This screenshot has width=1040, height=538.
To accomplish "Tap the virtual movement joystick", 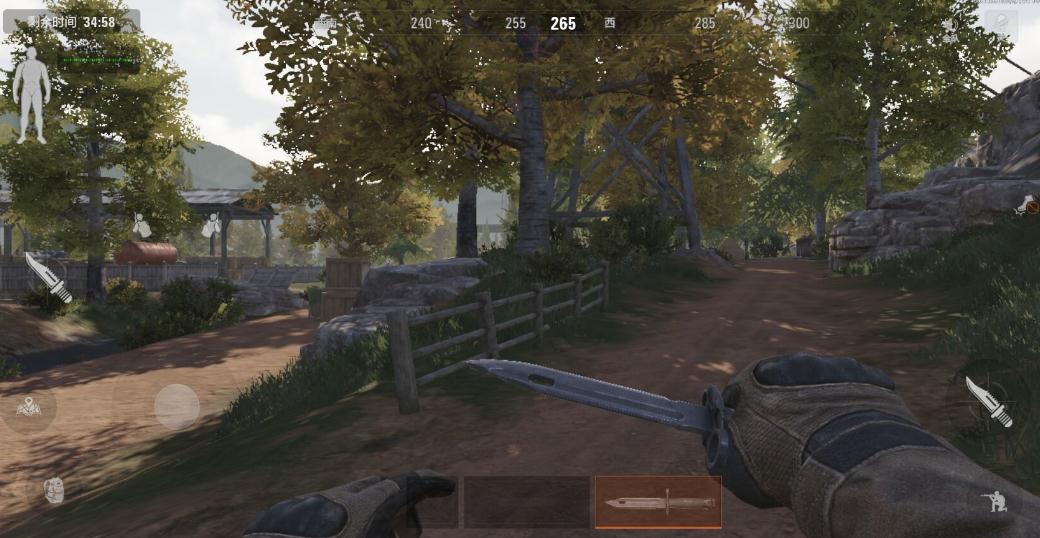I will [x=177, y=407].
